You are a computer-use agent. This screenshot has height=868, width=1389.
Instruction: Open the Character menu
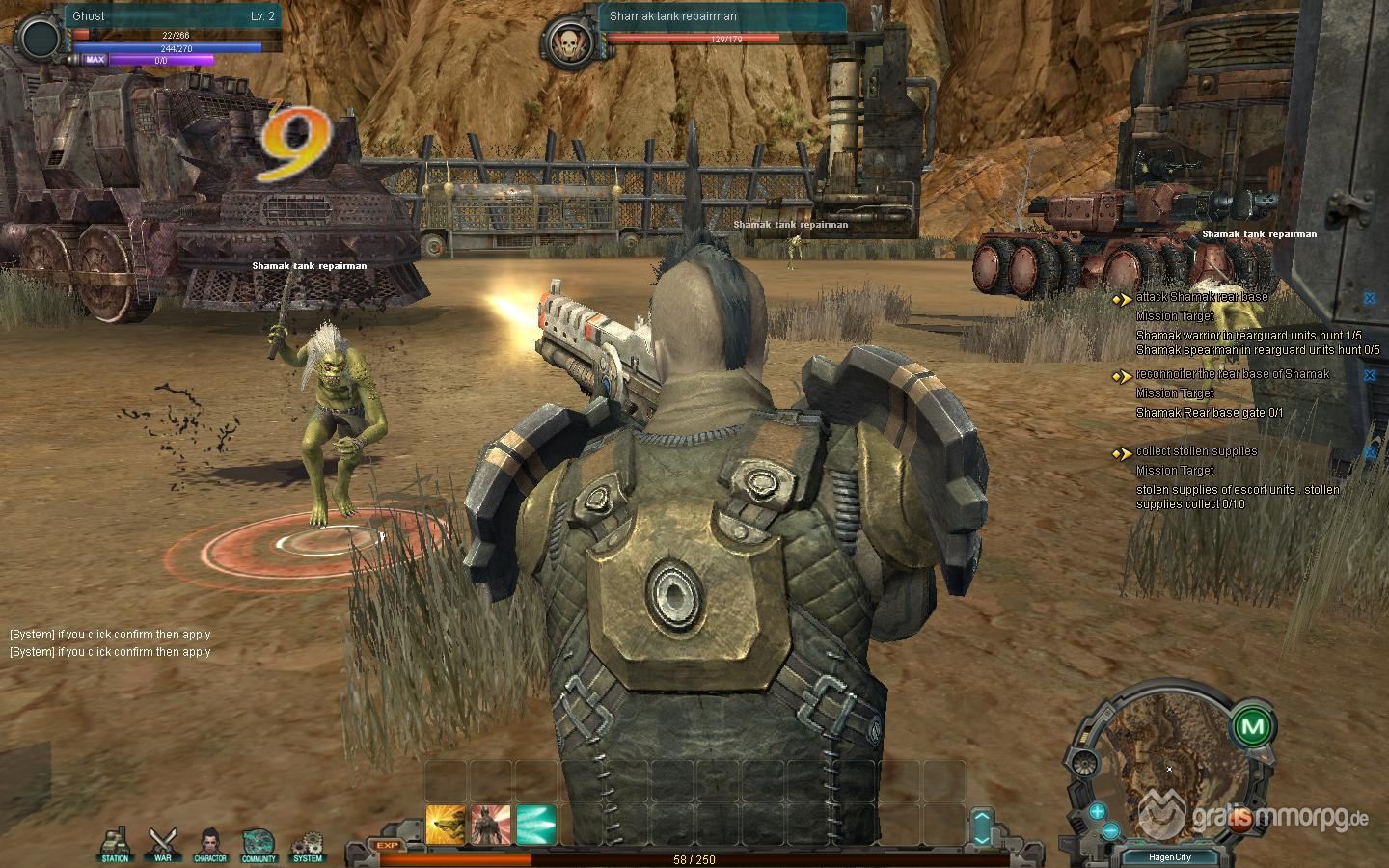point(210,843)
